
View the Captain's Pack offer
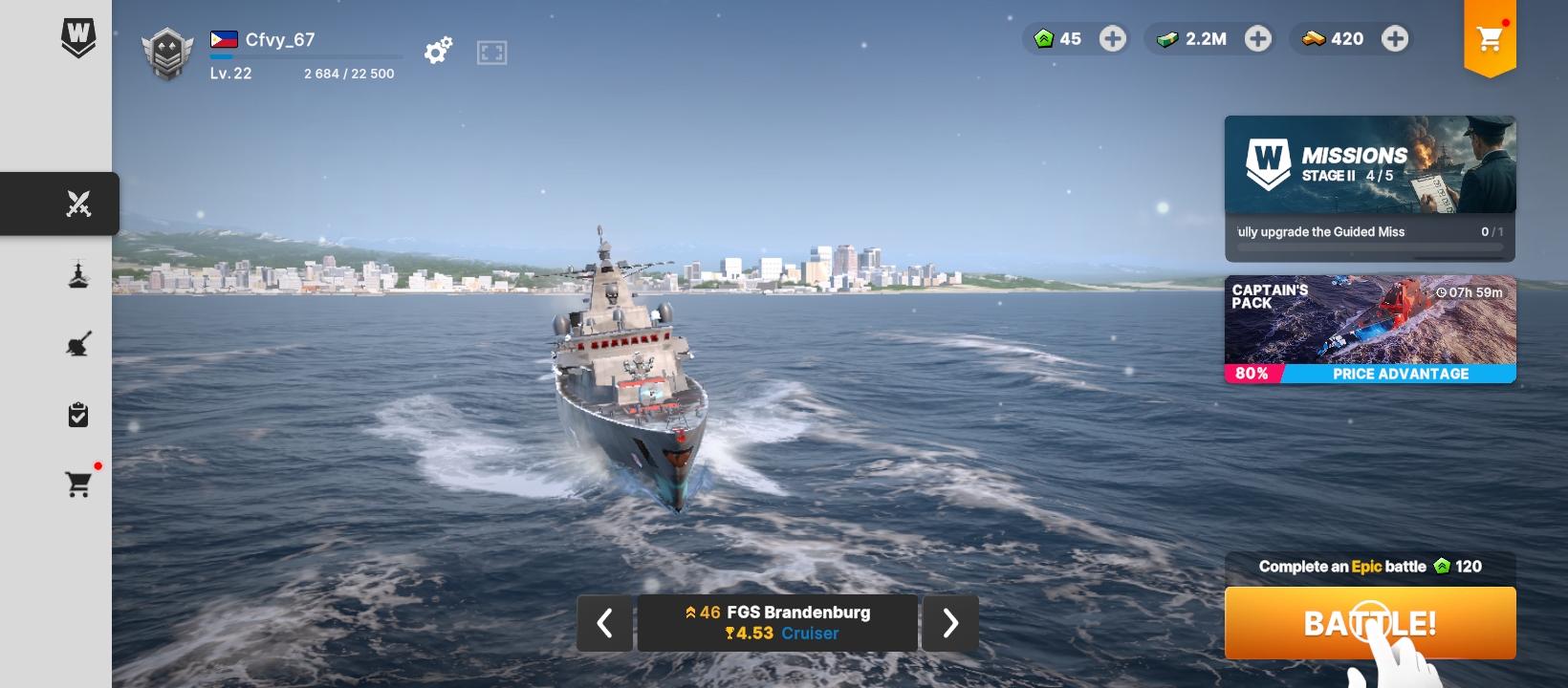click(x=1369, y=330)
